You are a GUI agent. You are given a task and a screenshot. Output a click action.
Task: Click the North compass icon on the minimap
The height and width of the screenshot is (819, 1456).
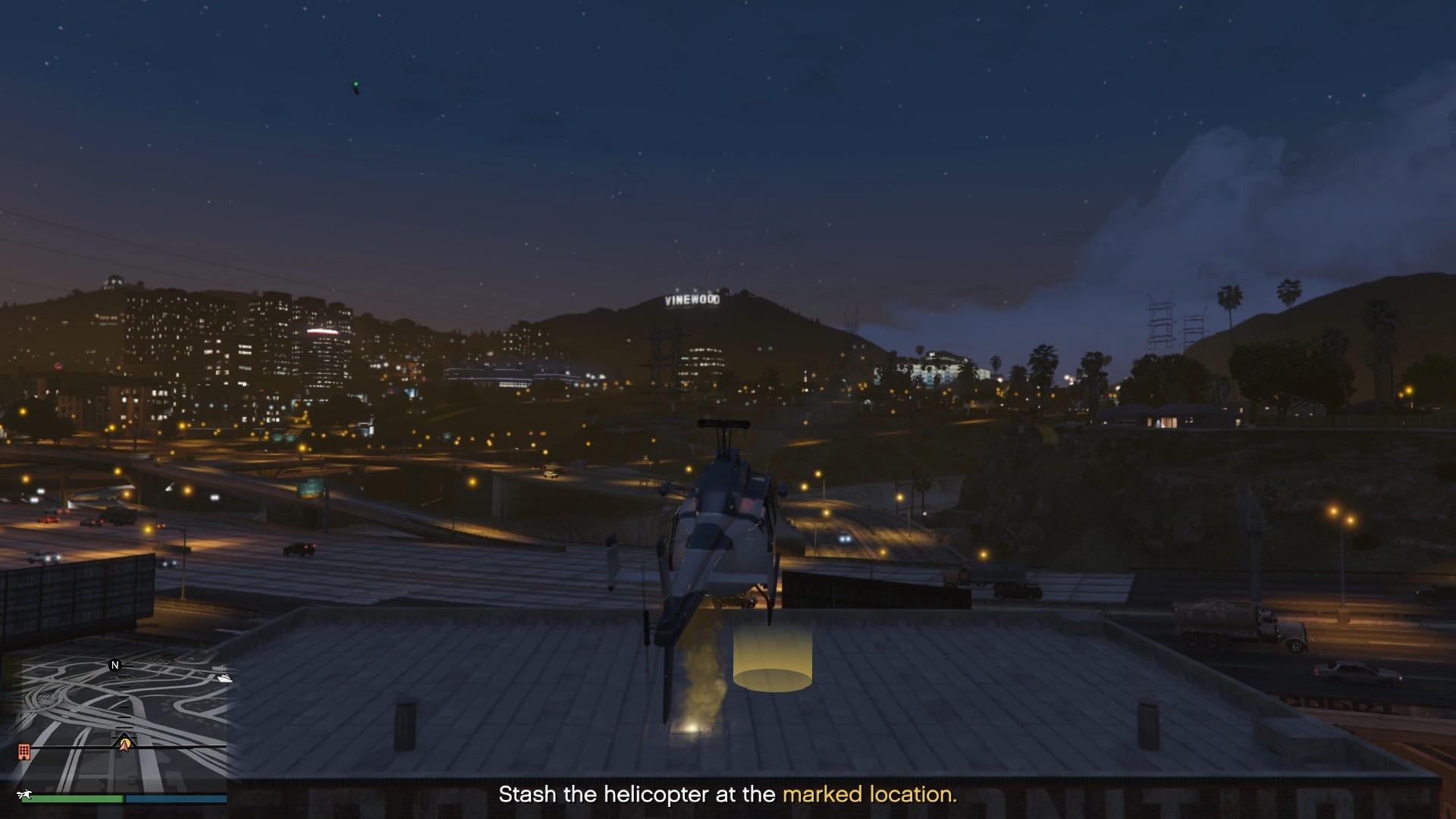[115, 666]
